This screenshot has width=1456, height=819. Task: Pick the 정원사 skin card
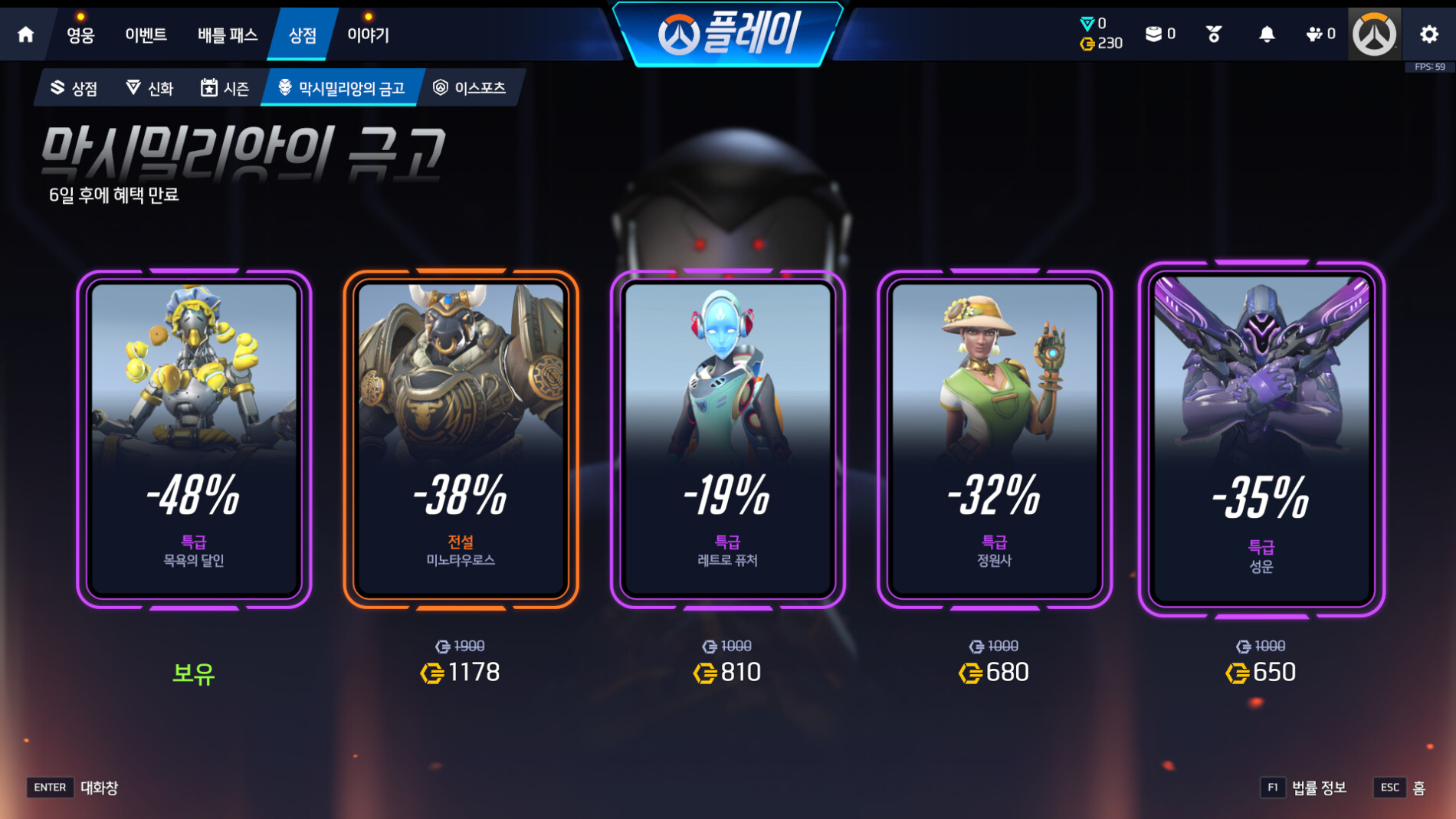[994, 439]
